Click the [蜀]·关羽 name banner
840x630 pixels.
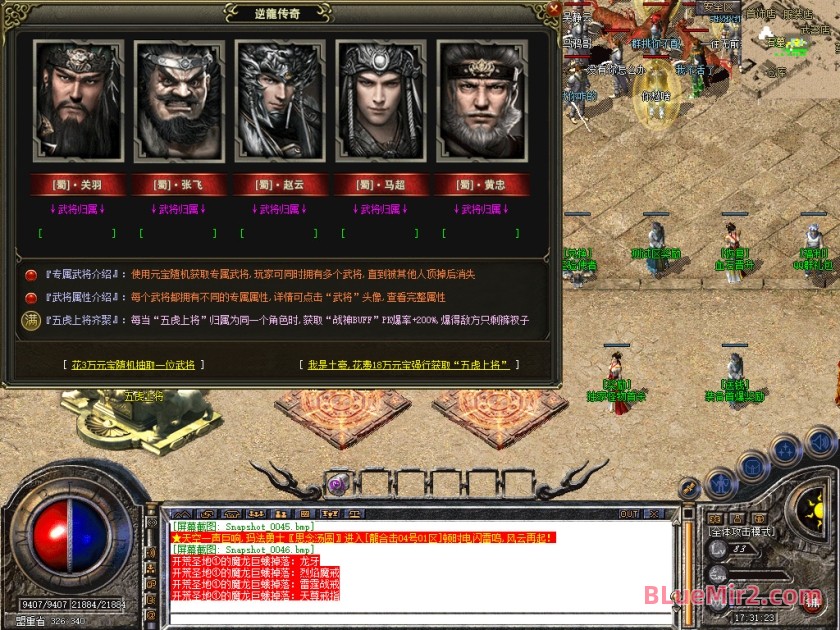pos(78,185)
